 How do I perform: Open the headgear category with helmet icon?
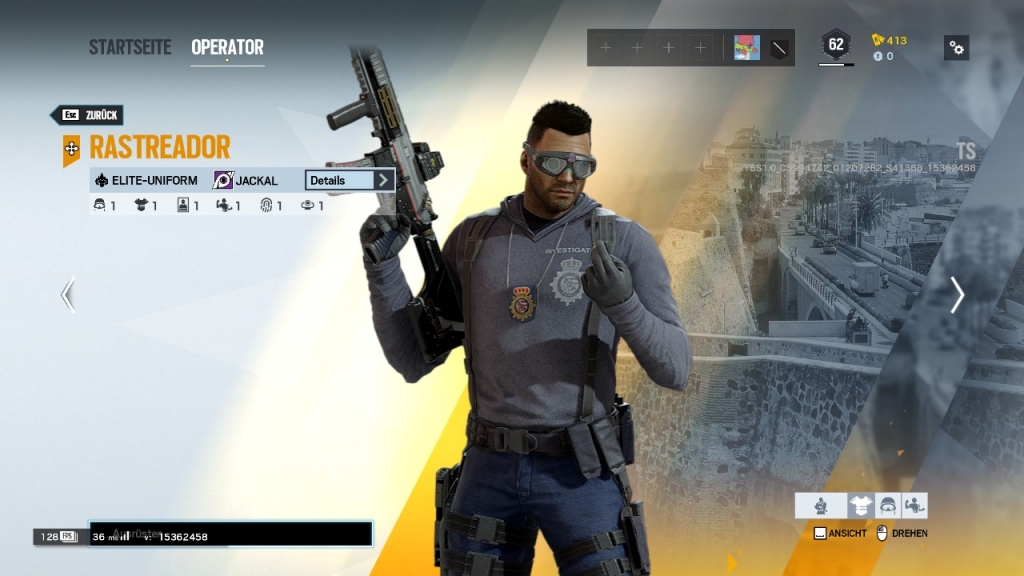click(x=100, y=206)
